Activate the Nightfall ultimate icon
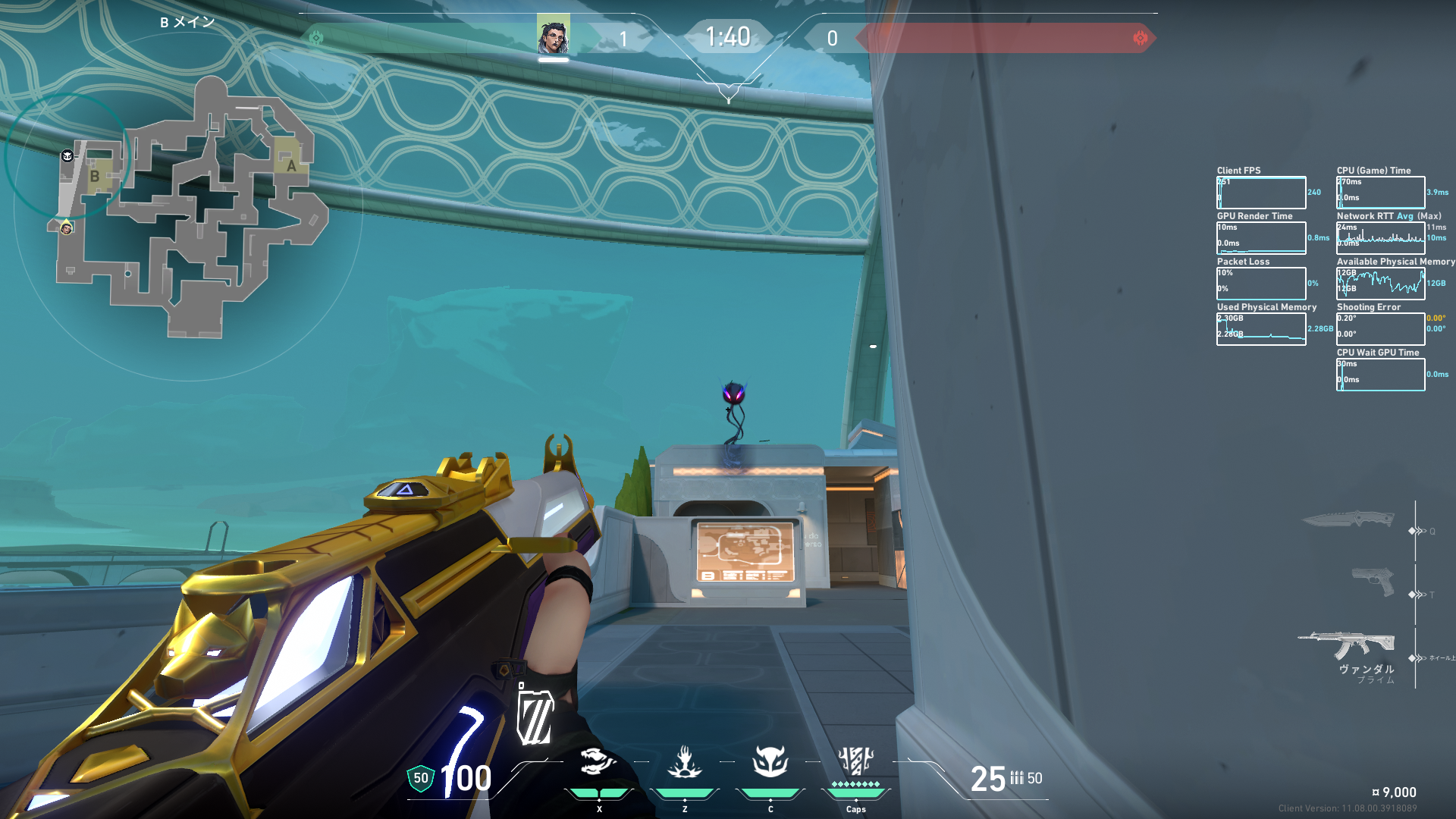 (x=856, y=761)
